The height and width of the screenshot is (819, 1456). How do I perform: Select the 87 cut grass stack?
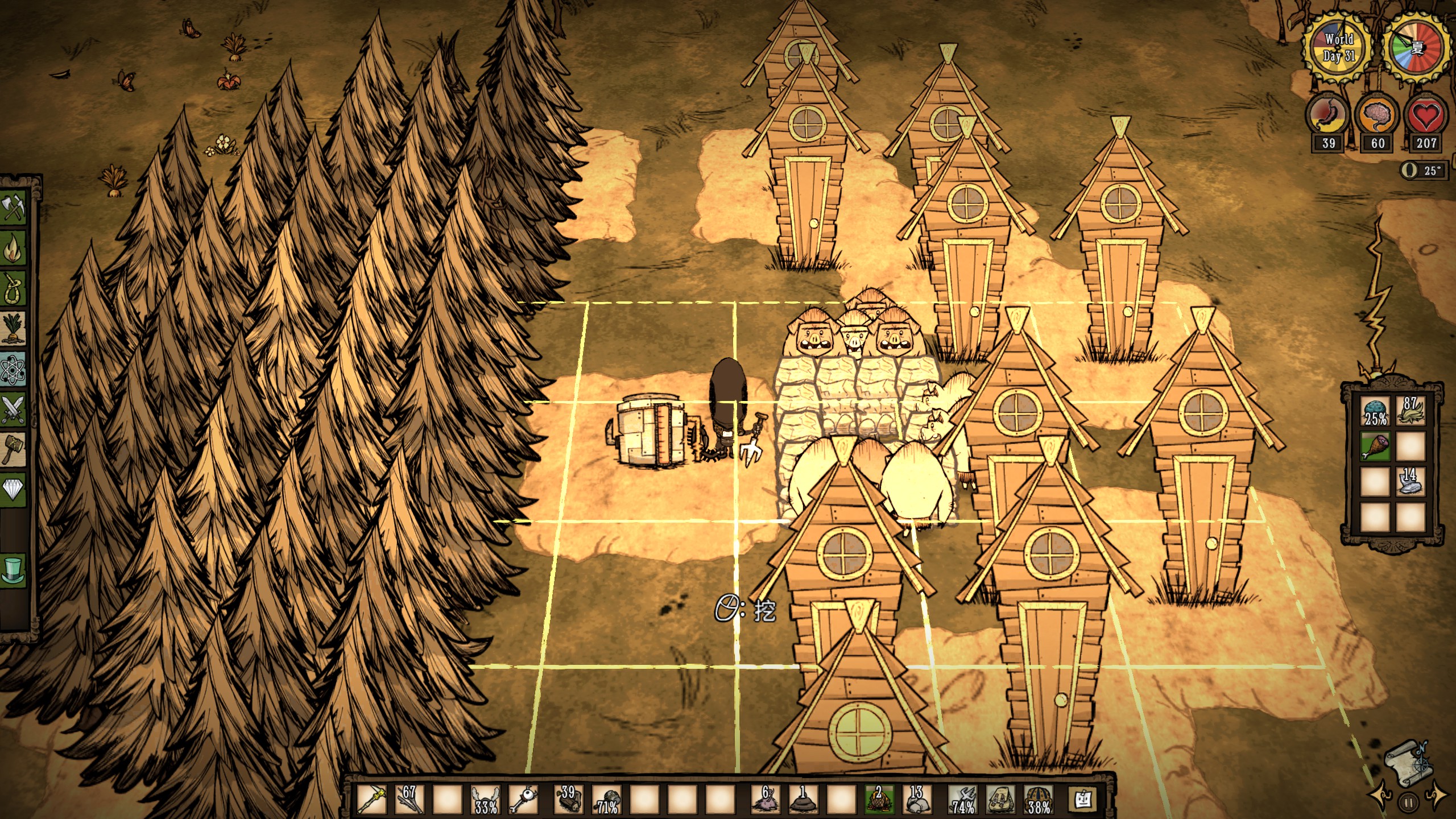1410,411
